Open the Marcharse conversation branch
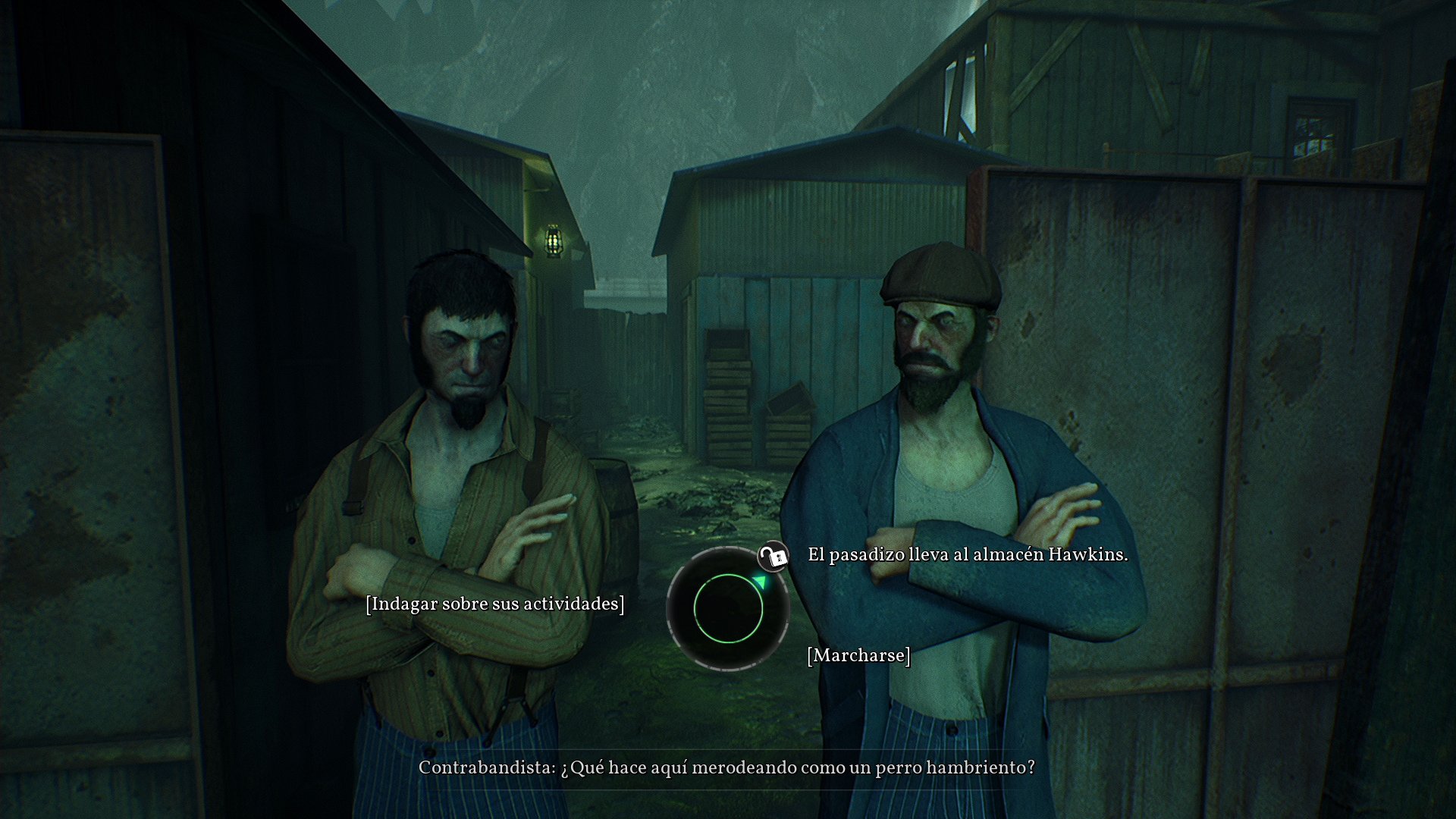Screen dimensions: 1456x819 [x=859, y=656]
